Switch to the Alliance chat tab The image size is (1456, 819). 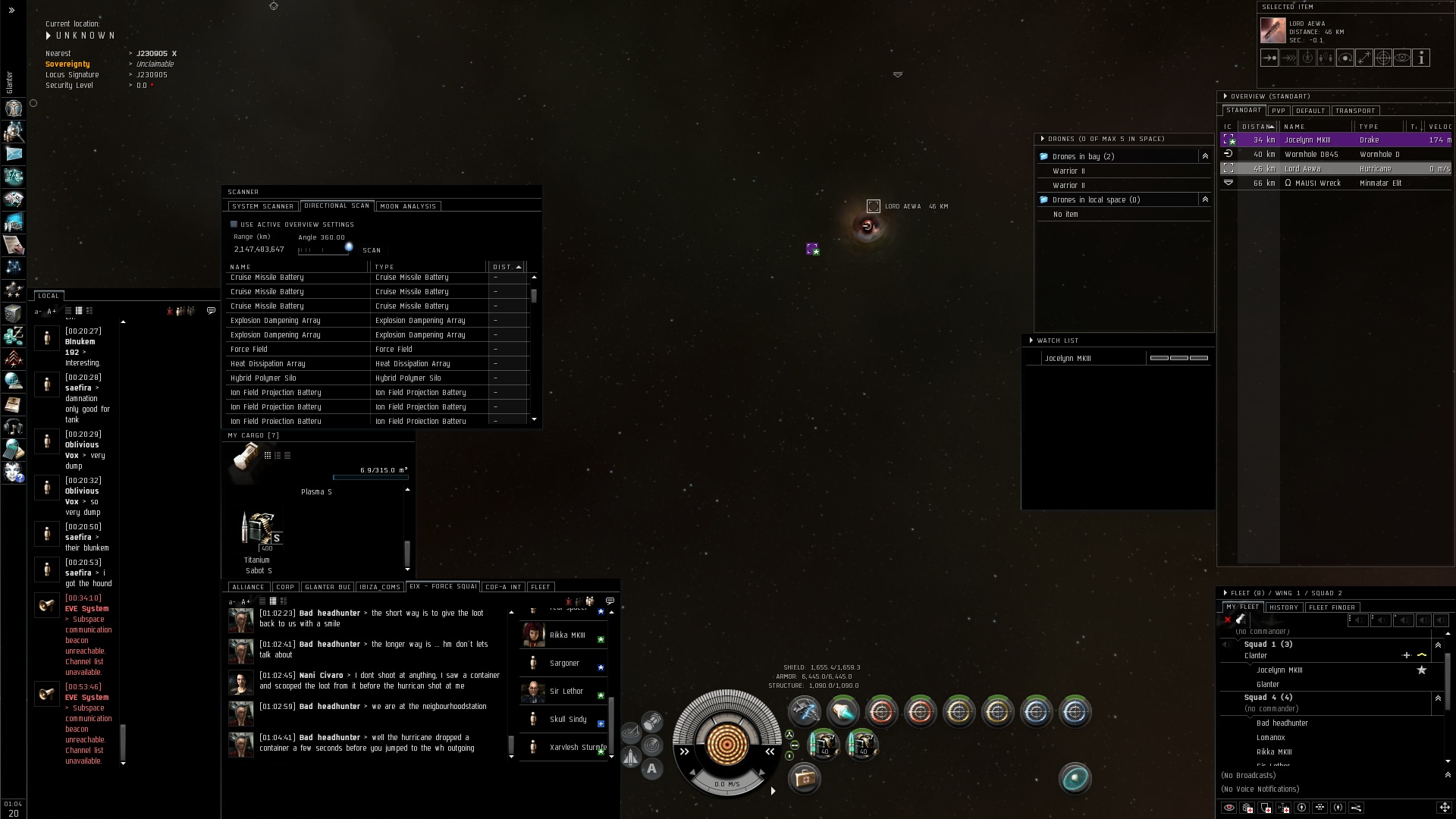(248, 587)
